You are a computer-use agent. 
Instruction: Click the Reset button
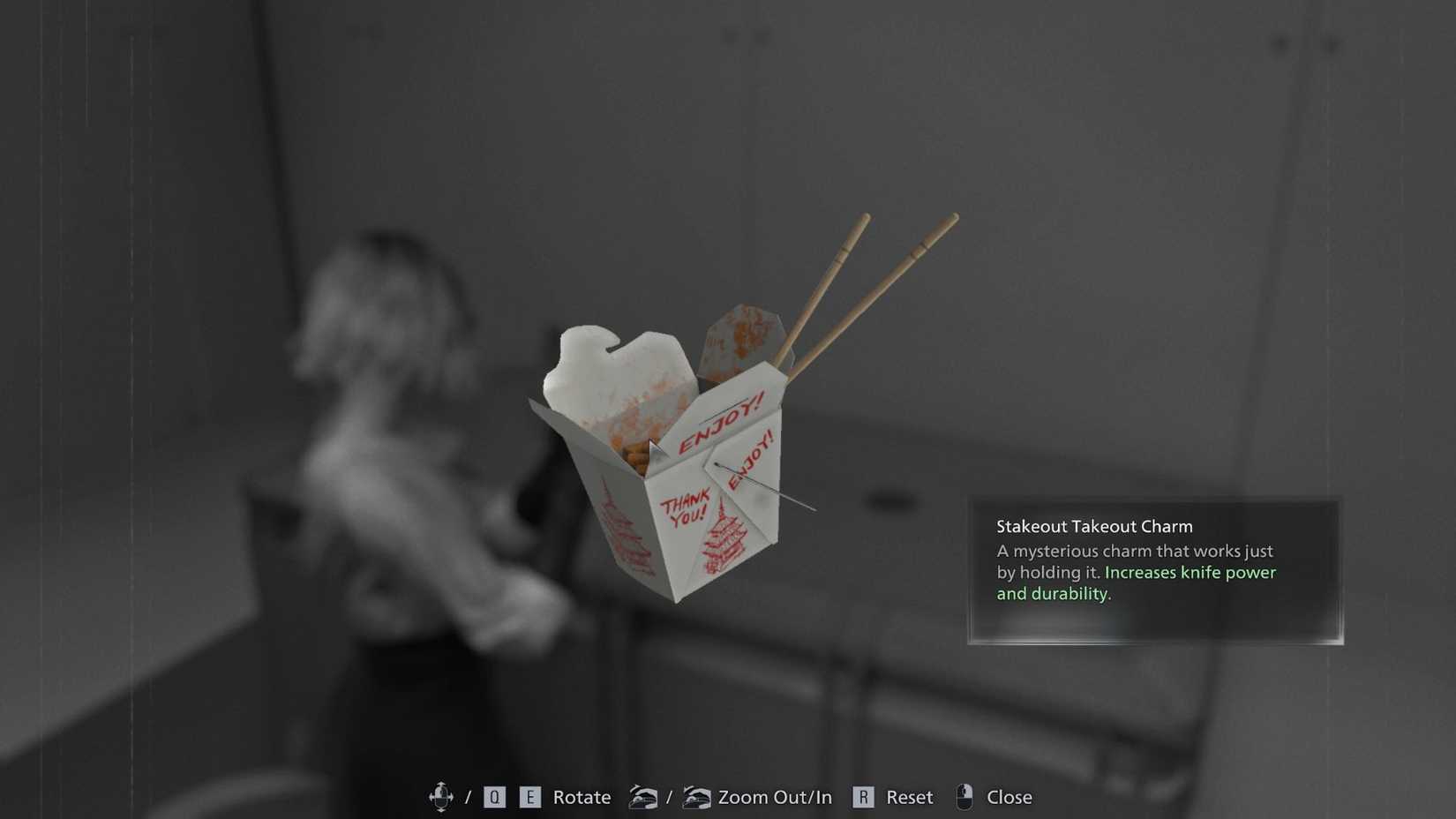(x=909, y=796)
